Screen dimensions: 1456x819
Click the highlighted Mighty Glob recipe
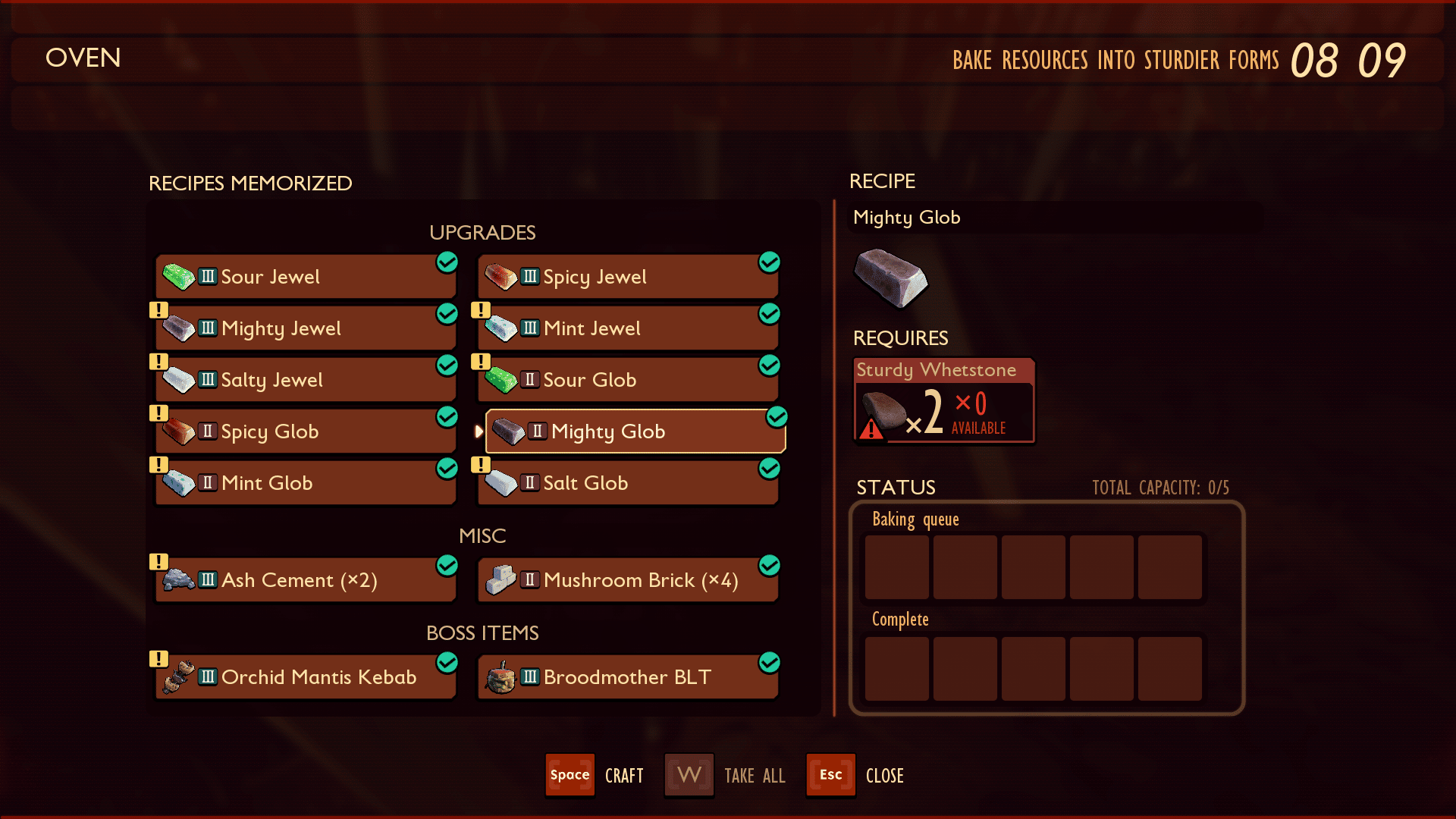click(x=635, y=431)
